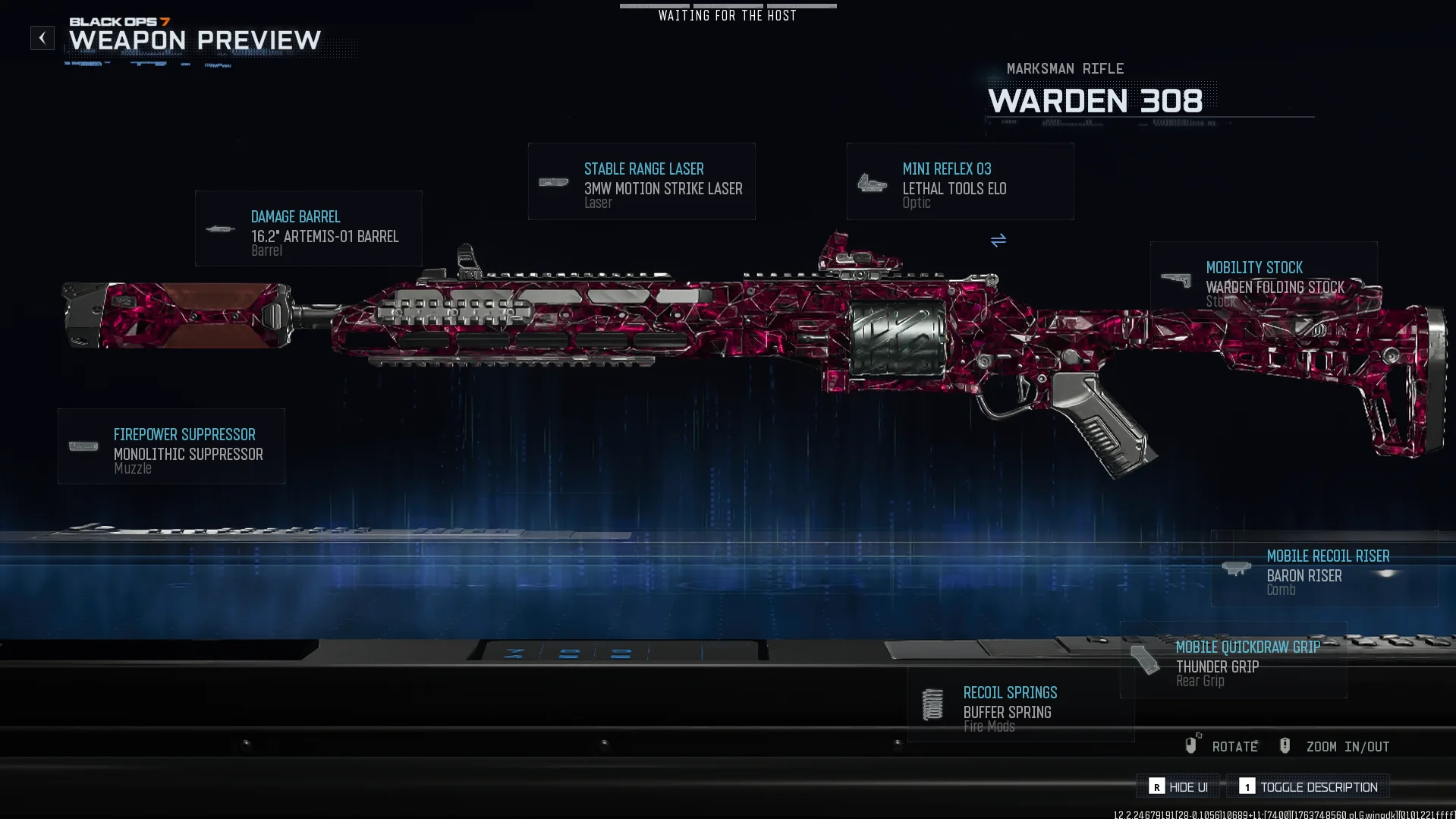Select the Damage Barrel attachment card
This screenshot has width=1456, height=819.
tap(308, 228)
